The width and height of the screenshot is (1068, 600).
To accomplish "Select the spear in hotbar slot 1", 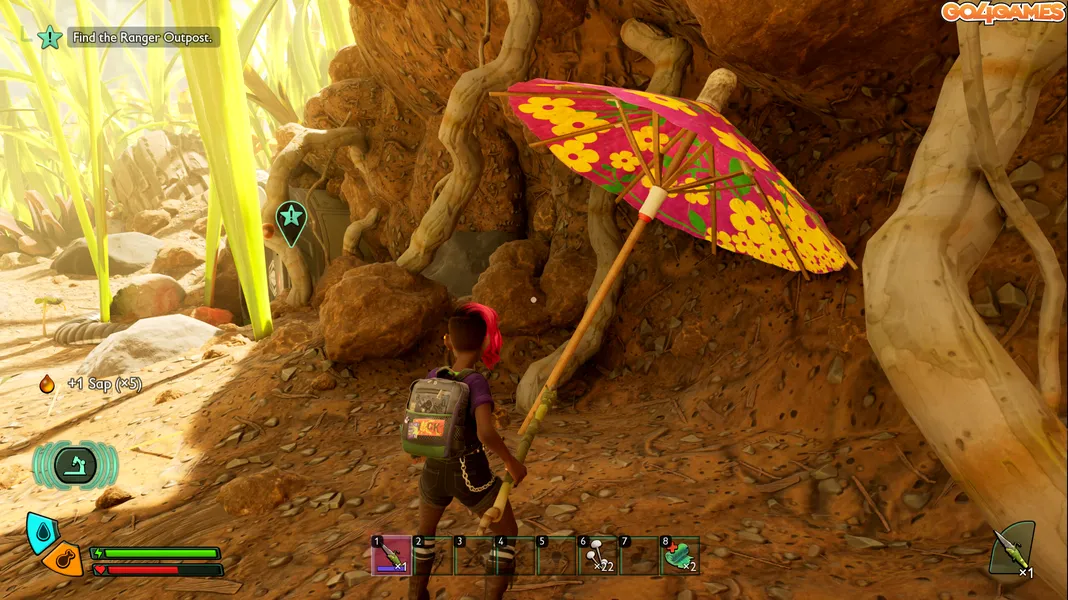I will [x=391, y=556].
